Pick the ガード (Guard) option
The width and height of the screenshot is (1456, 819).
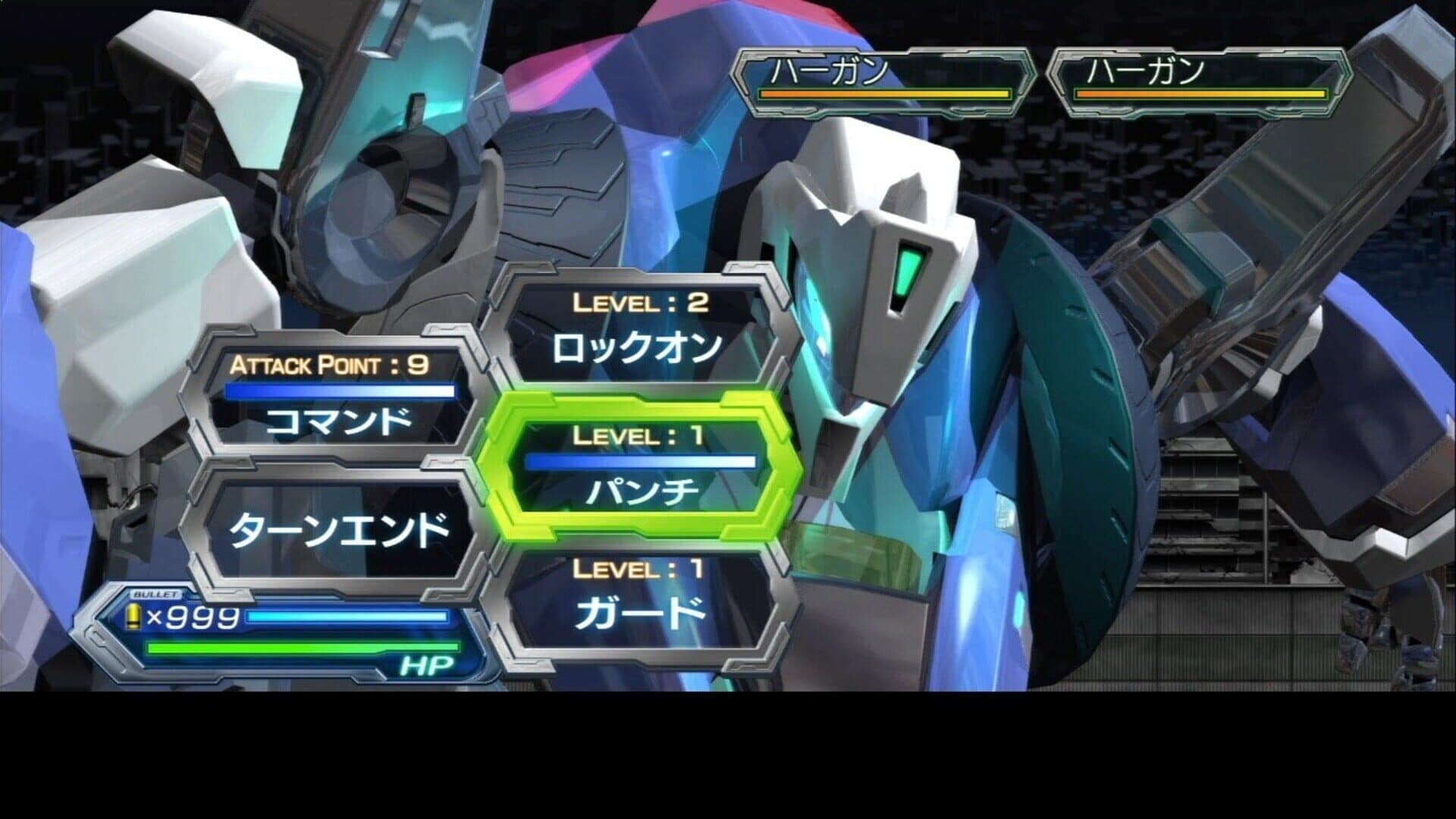point(641,599)
